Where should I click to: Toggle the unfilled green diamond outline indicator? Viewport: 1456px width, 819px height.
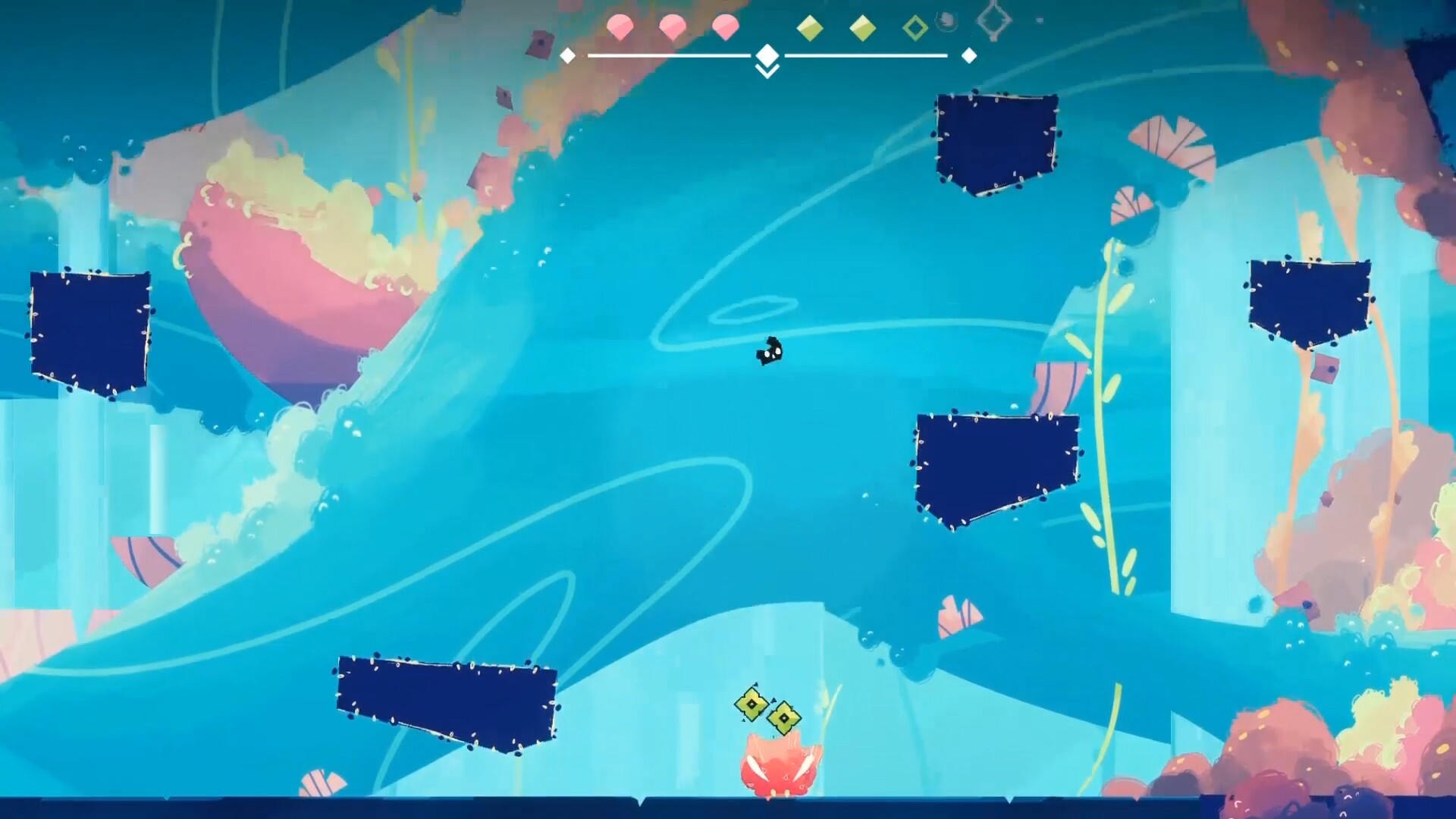[915, 28]
